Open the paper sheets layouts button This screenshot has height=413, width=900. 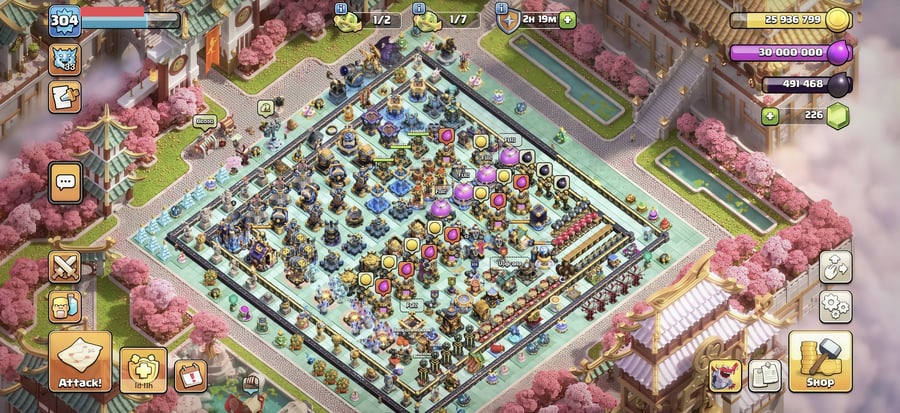coord(765,375)
